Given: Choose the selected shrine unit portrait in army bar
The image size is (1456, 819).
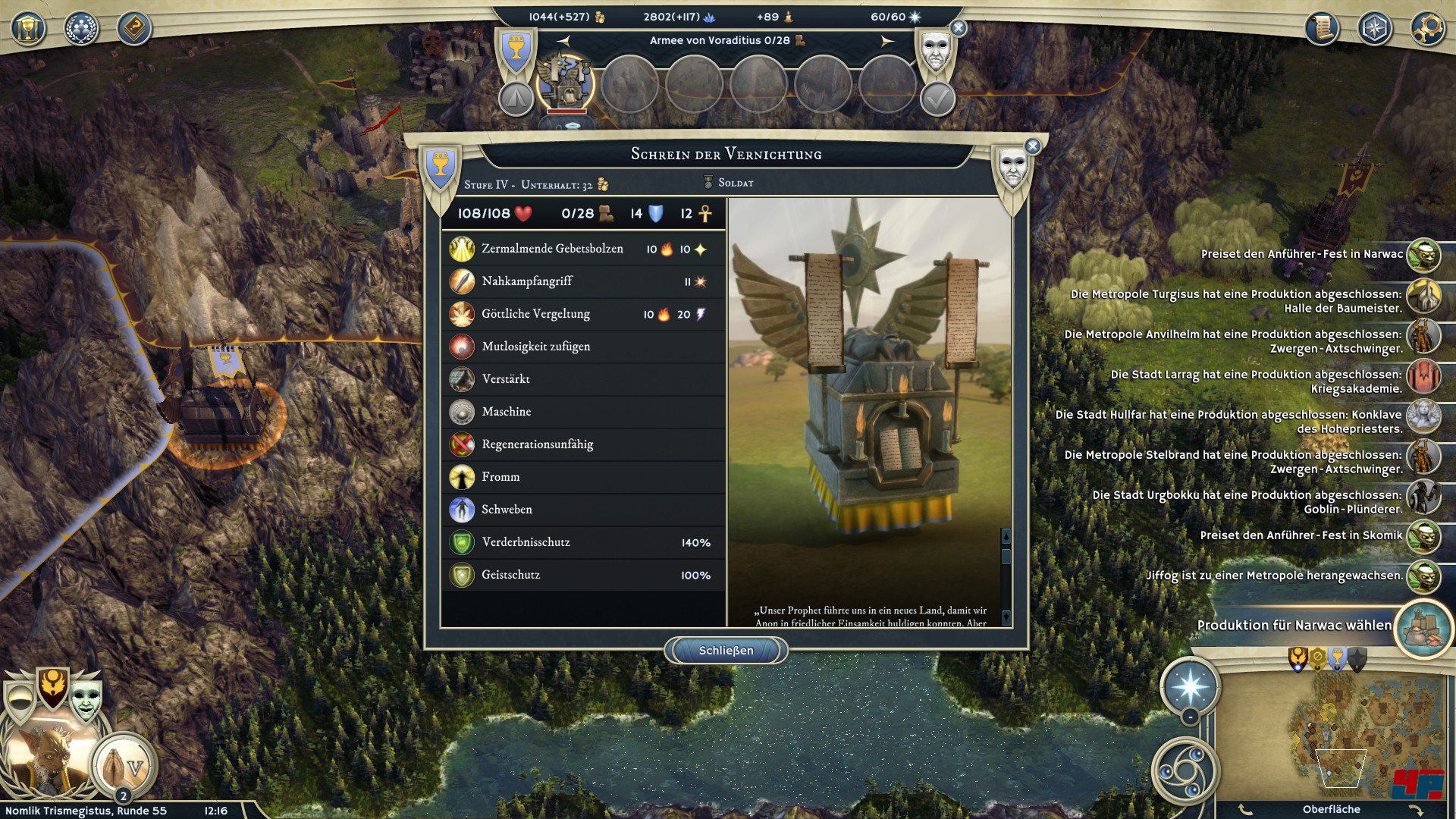Looking at the screenshot, I should click(565, 83).
